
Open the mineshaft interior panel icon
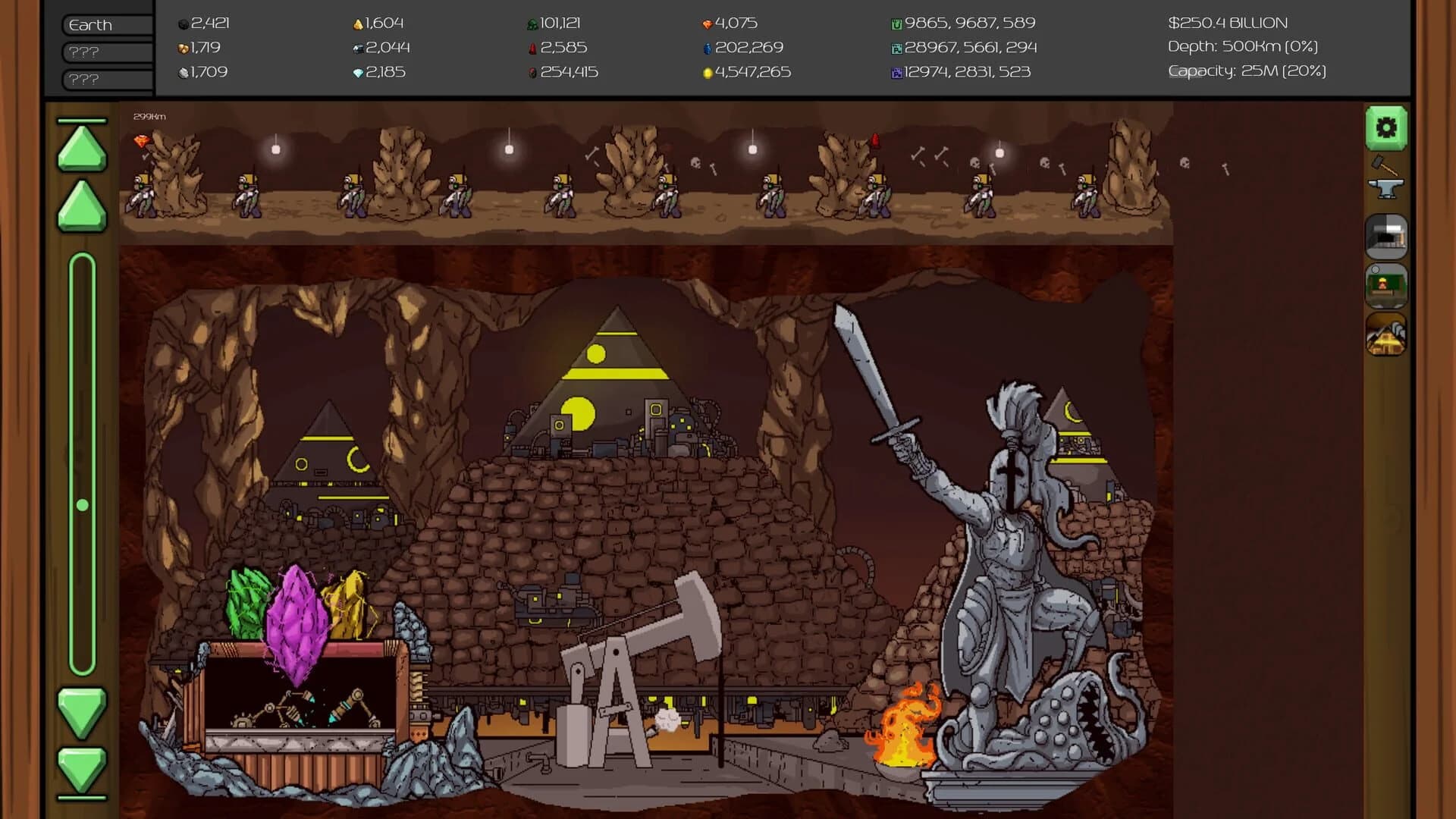(1386, 235)
